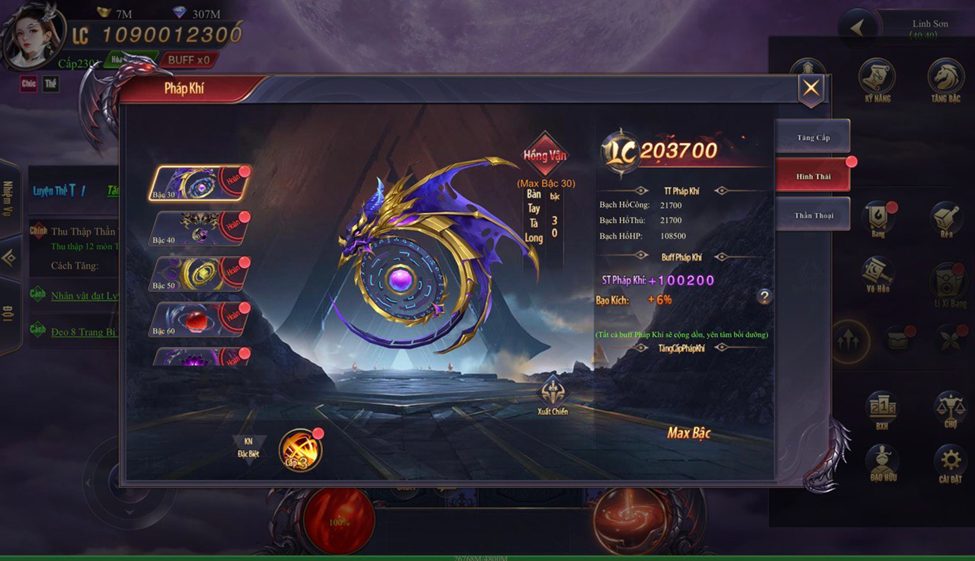Open the question mark help tooltip
The image size is (975, 561).
764,297
